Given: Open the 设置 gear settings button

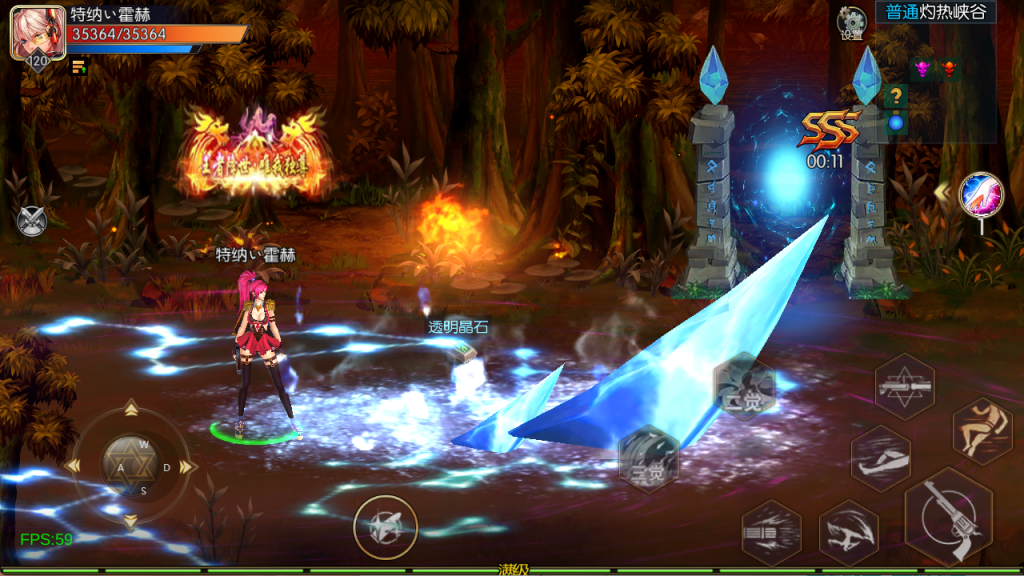Looking at the screenshot, I should click(x=852, y=22).
